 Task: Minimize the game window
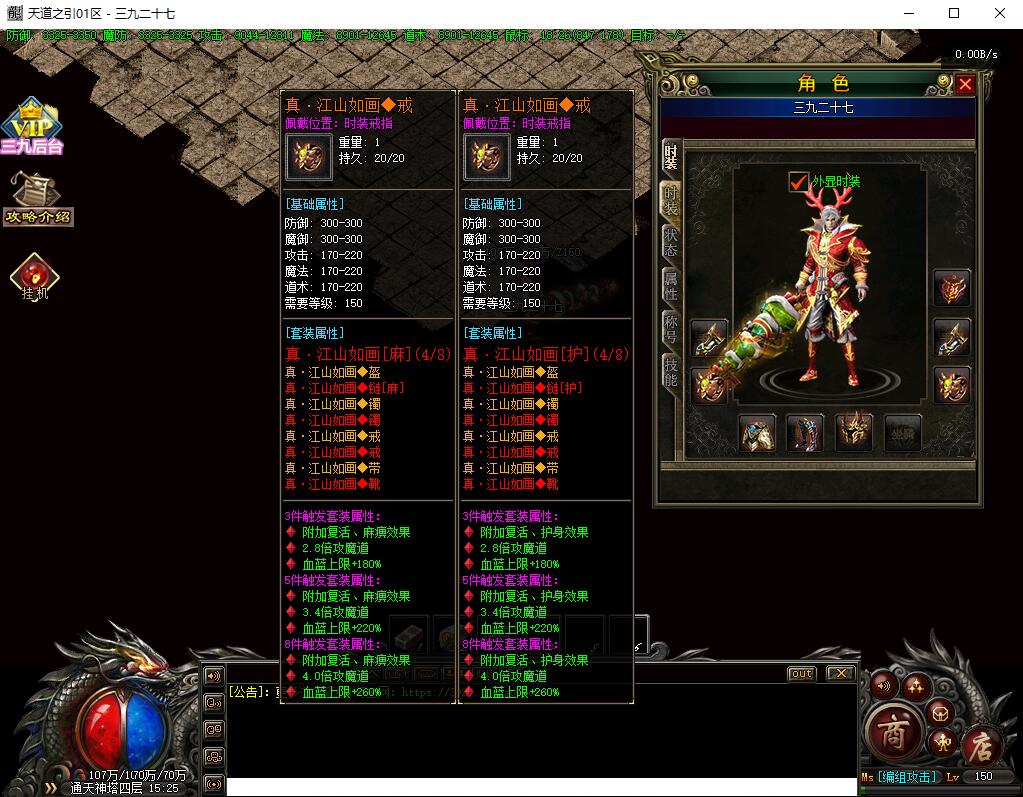point(908,13)
